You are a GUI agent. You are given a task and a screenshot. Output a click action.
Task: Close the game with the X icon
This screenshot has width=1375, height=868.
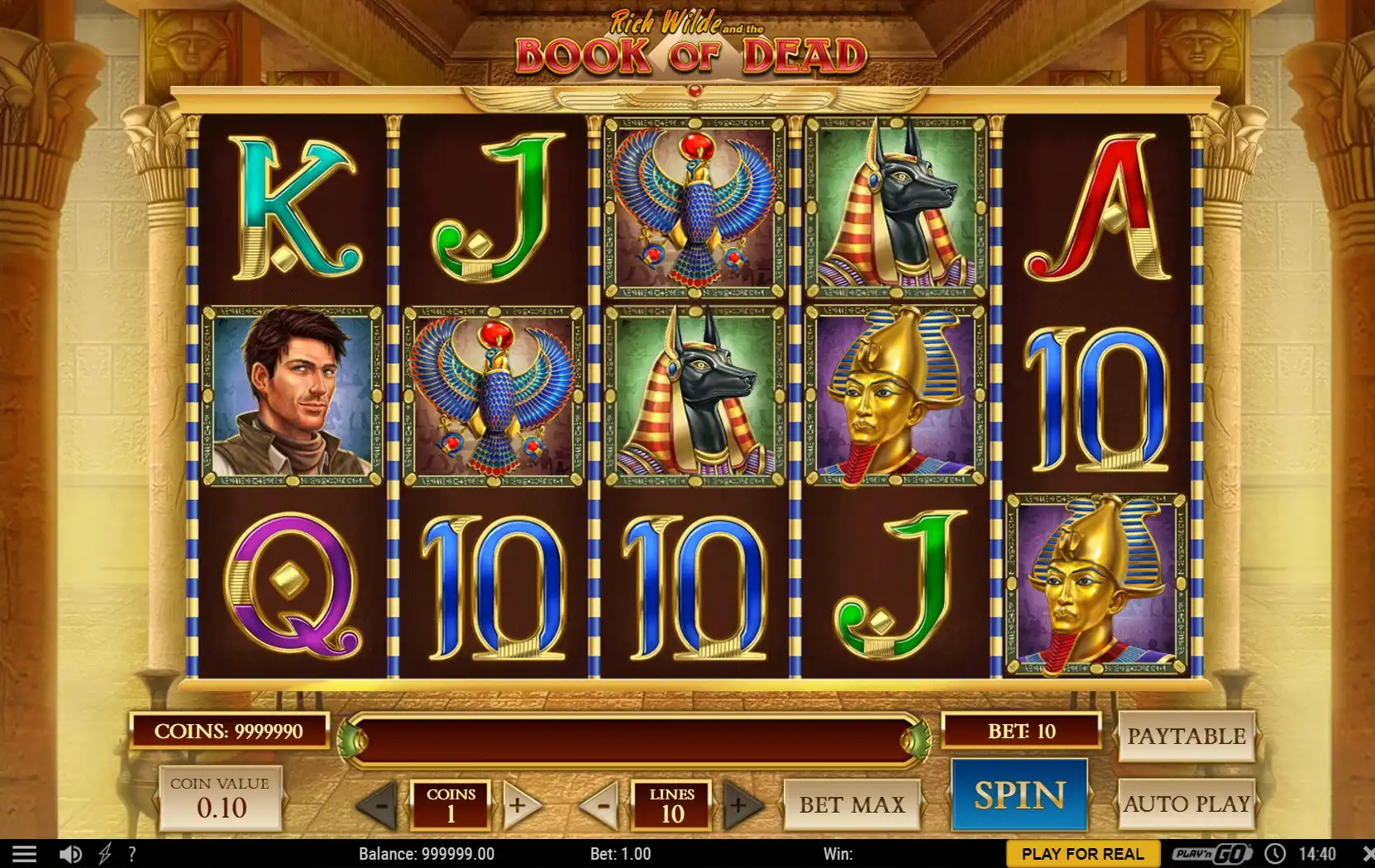coord(1365,854)
